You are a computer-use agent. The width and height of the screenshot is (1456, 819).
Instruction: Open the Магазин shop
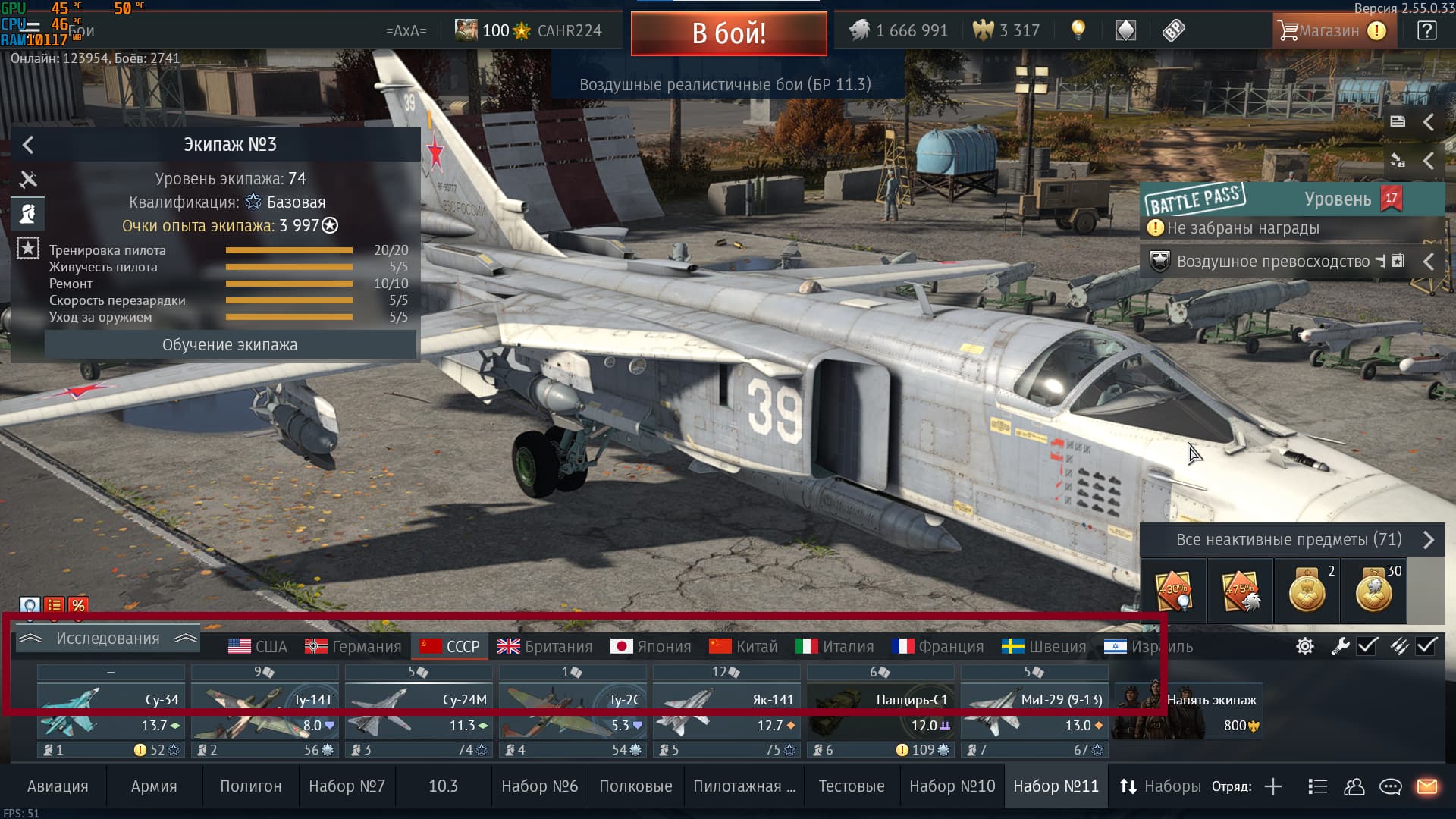(x=1332, y=31)
